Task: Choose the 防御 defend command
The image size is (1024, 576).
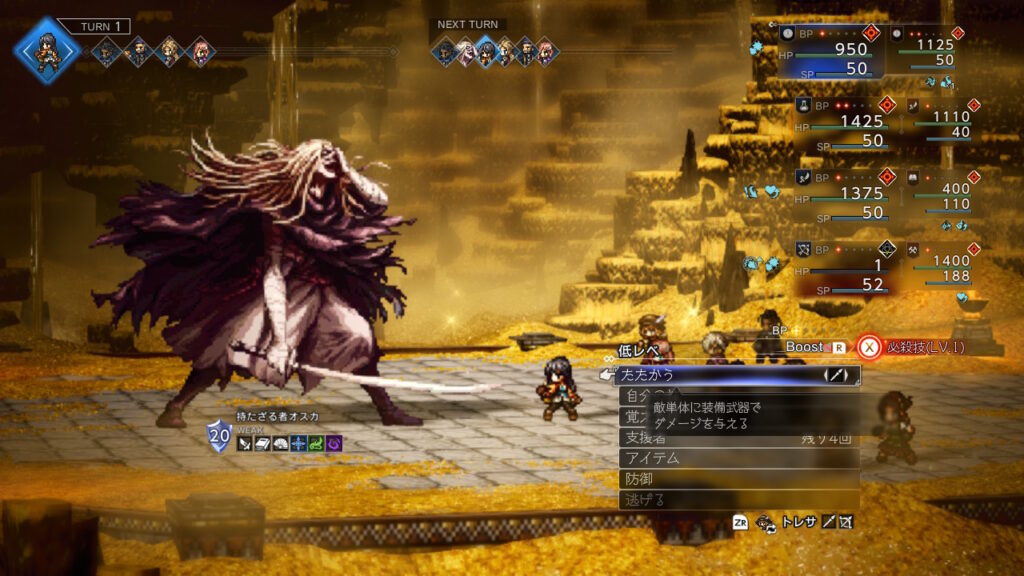Action: tap(735, 479)
